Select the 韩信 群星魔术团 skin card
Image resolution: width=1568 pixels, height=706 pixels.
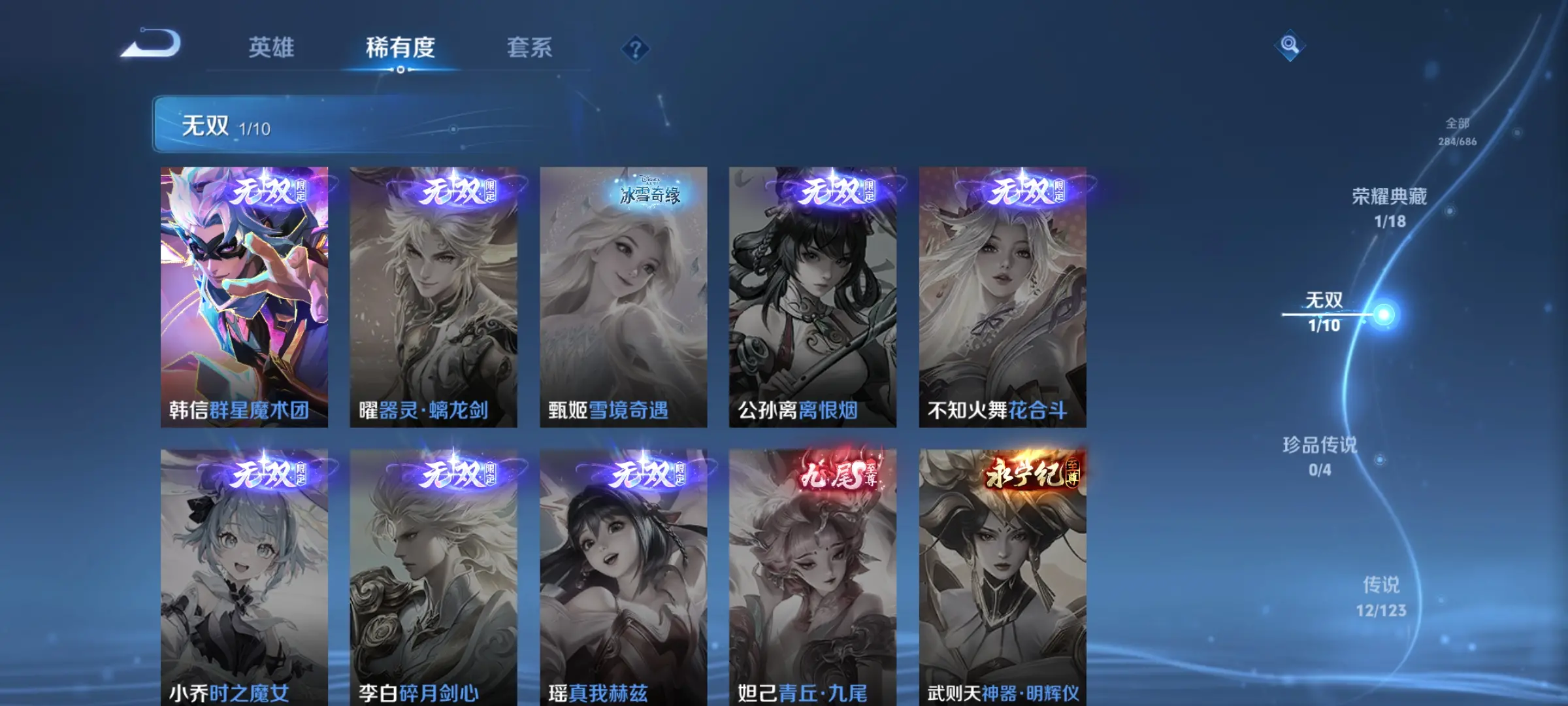(x=244, y=297)
